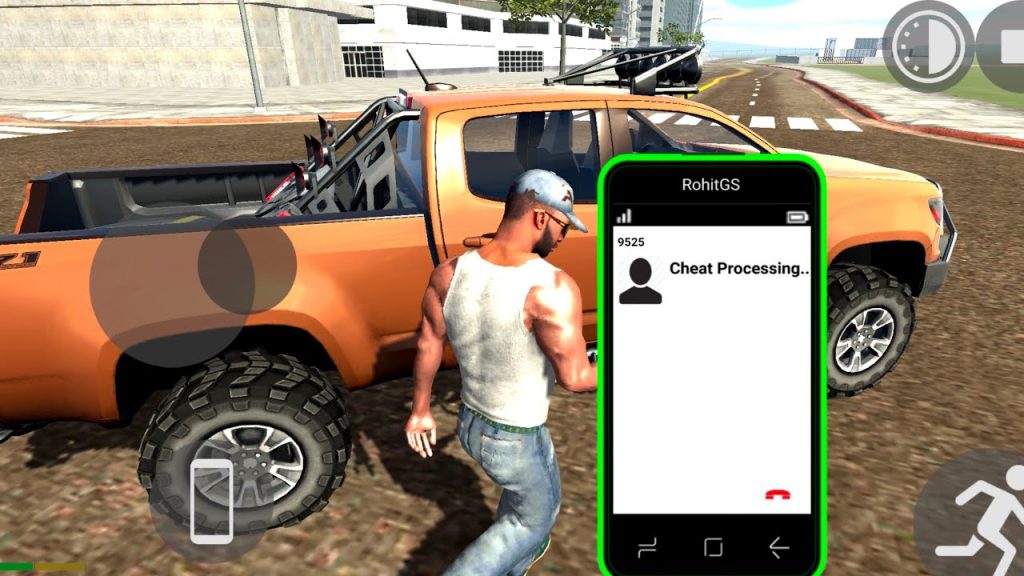Tap the half-shaded clock time button
The width and height of the screenshot is (1024, 576).
[928, 46]
